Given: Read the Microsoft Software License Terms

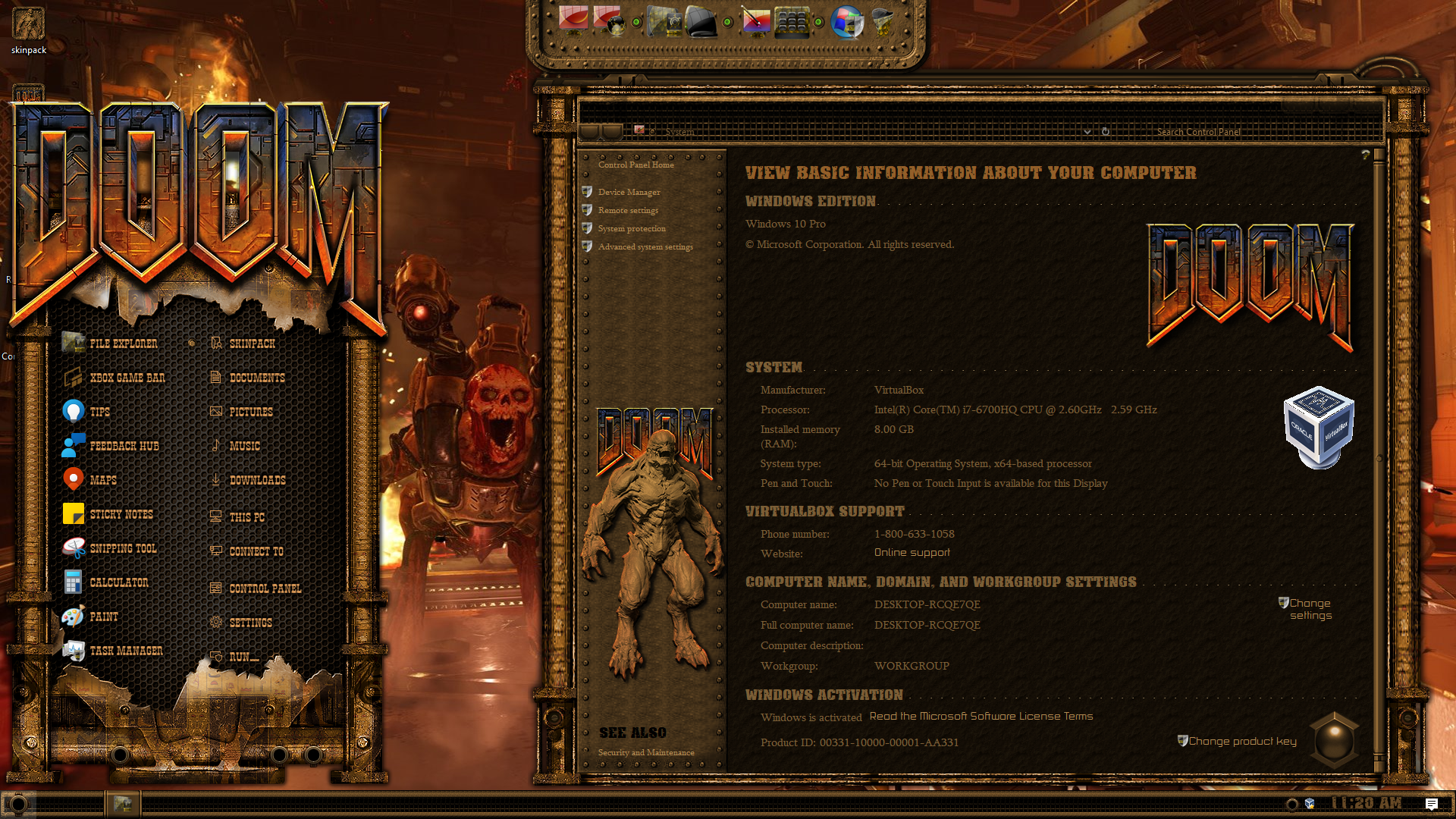Looking at the screenshot, I should click(981, 716).
